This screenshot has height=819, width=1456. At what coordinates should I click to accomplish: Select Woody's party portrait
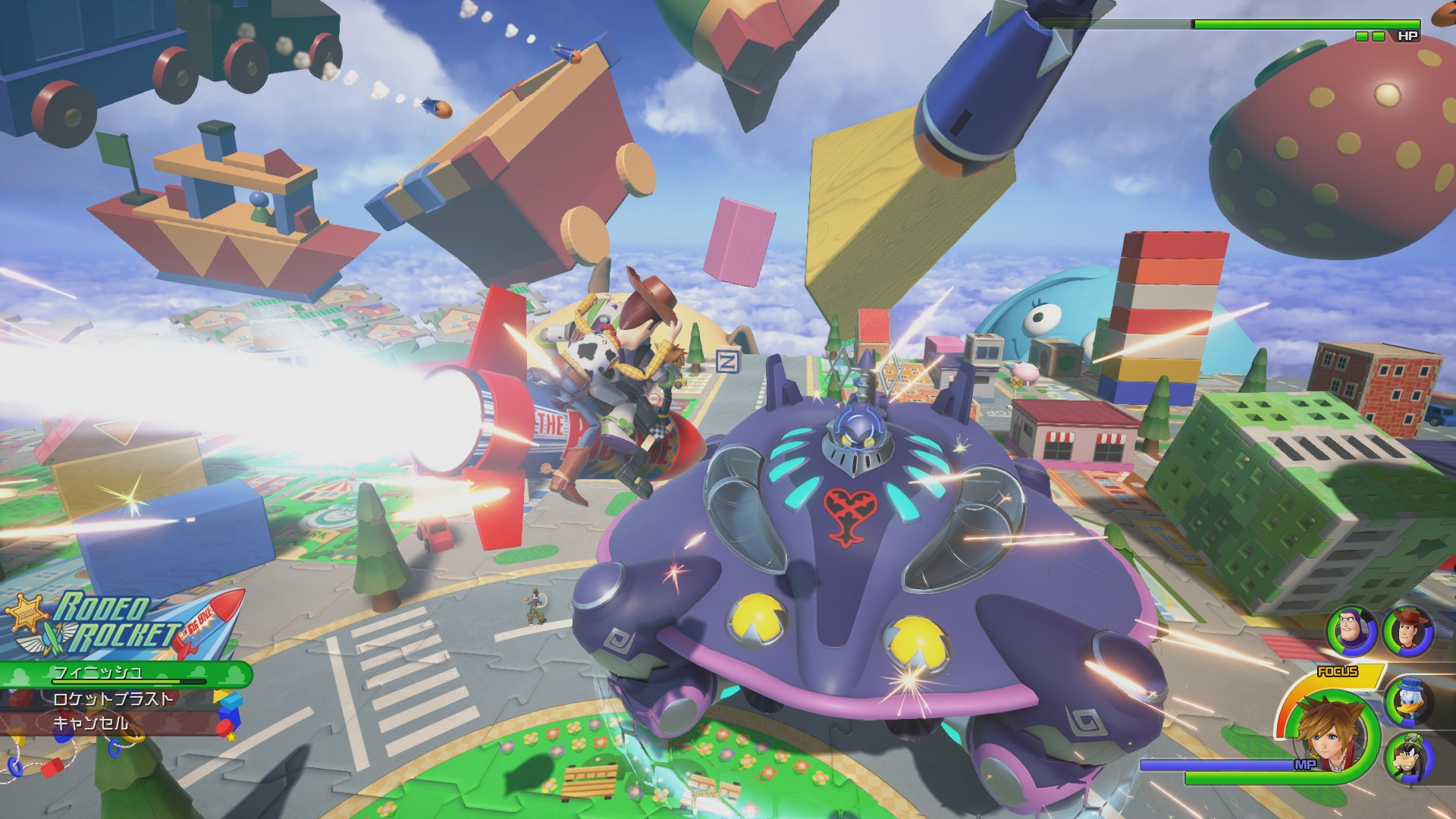coord(1407,629)
